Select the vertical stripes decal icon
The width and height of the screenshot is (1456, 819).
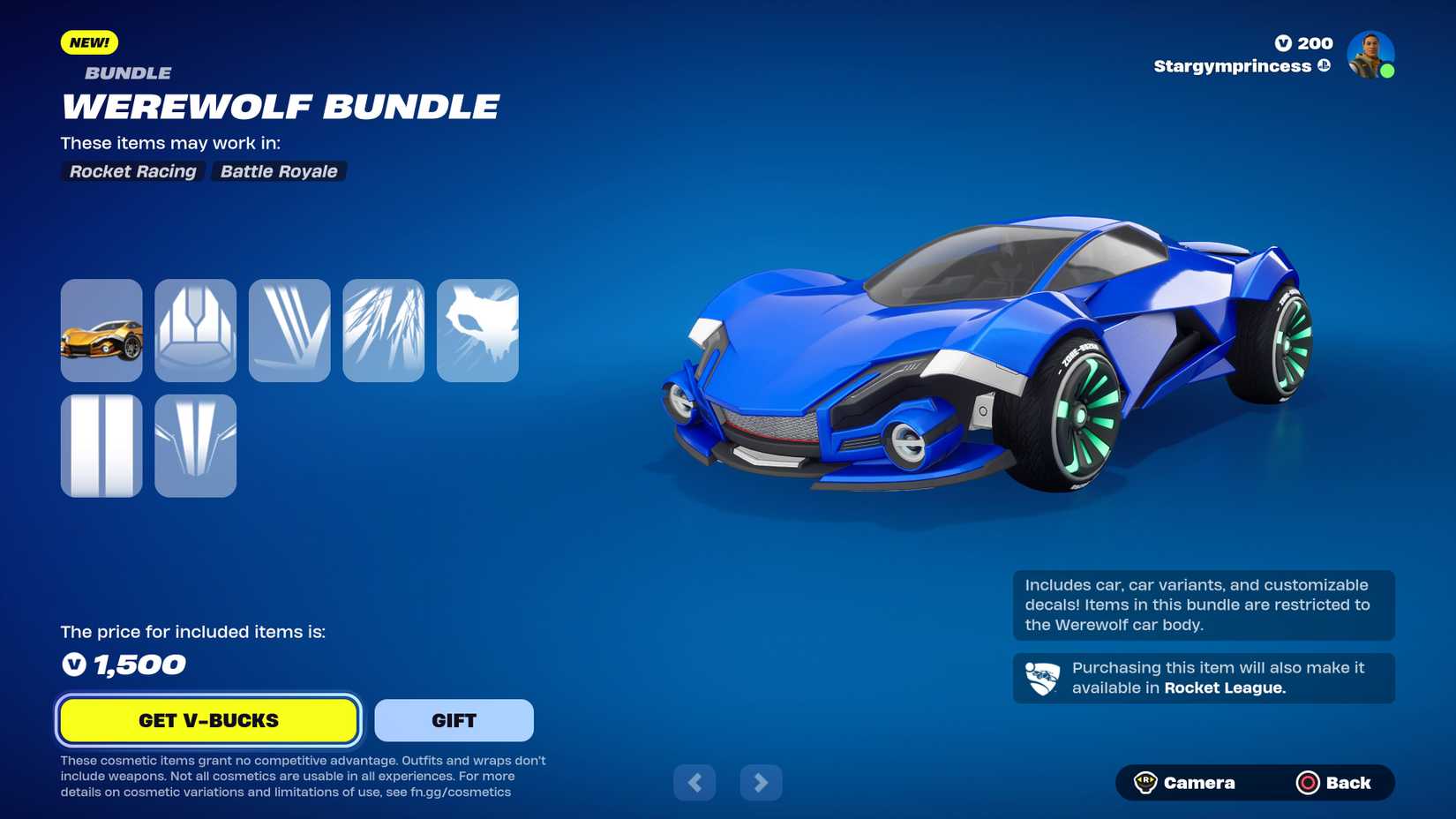pyautogui.click(x=101, y=446)
